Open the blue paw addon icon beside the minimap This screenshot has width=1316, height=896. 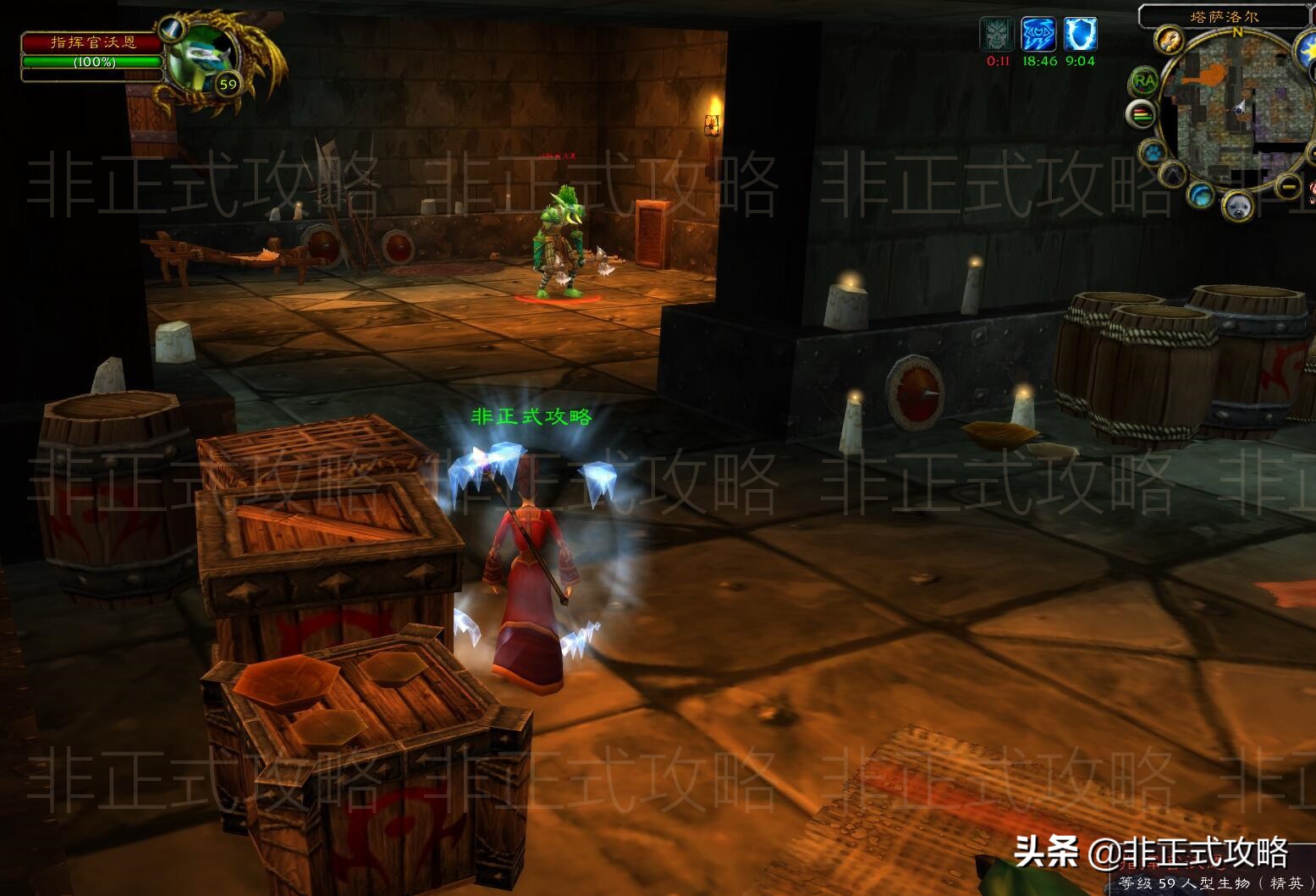pos(1152,152)
